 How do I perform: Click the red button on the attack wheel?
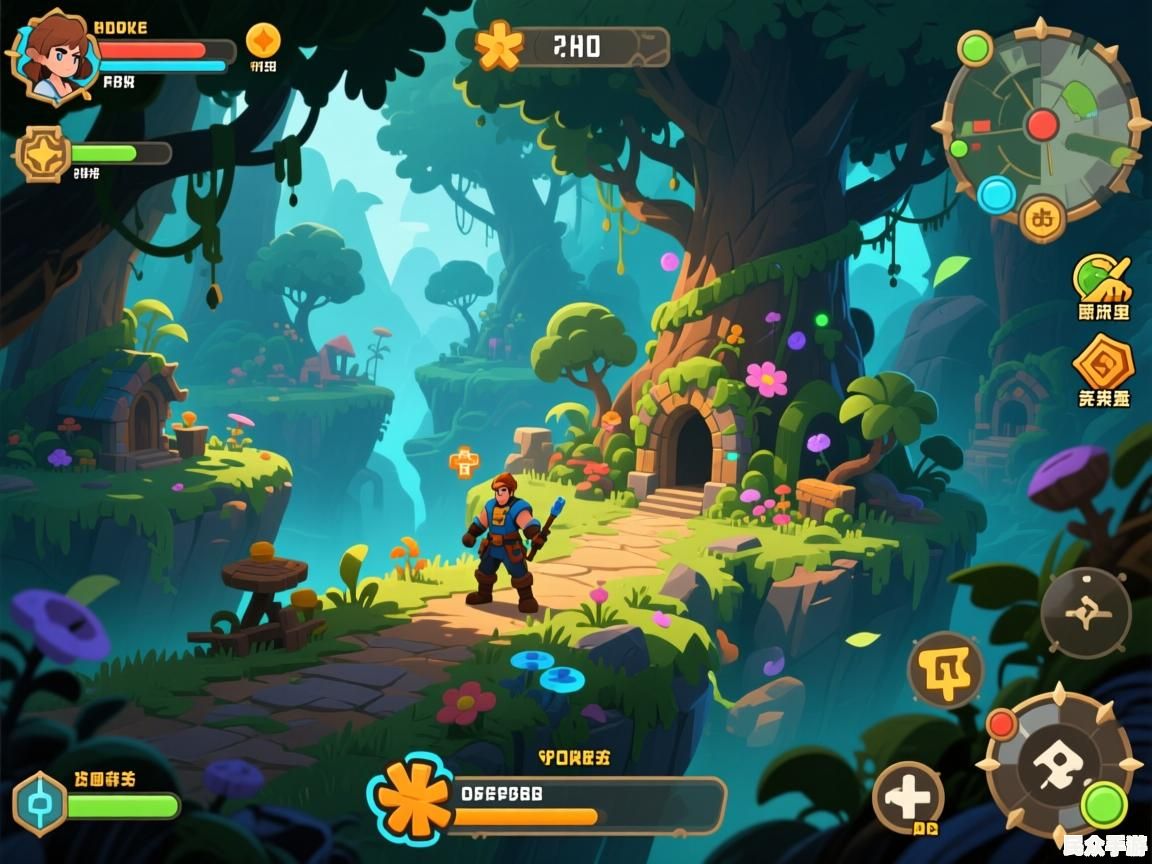(x=1001, y=724)
